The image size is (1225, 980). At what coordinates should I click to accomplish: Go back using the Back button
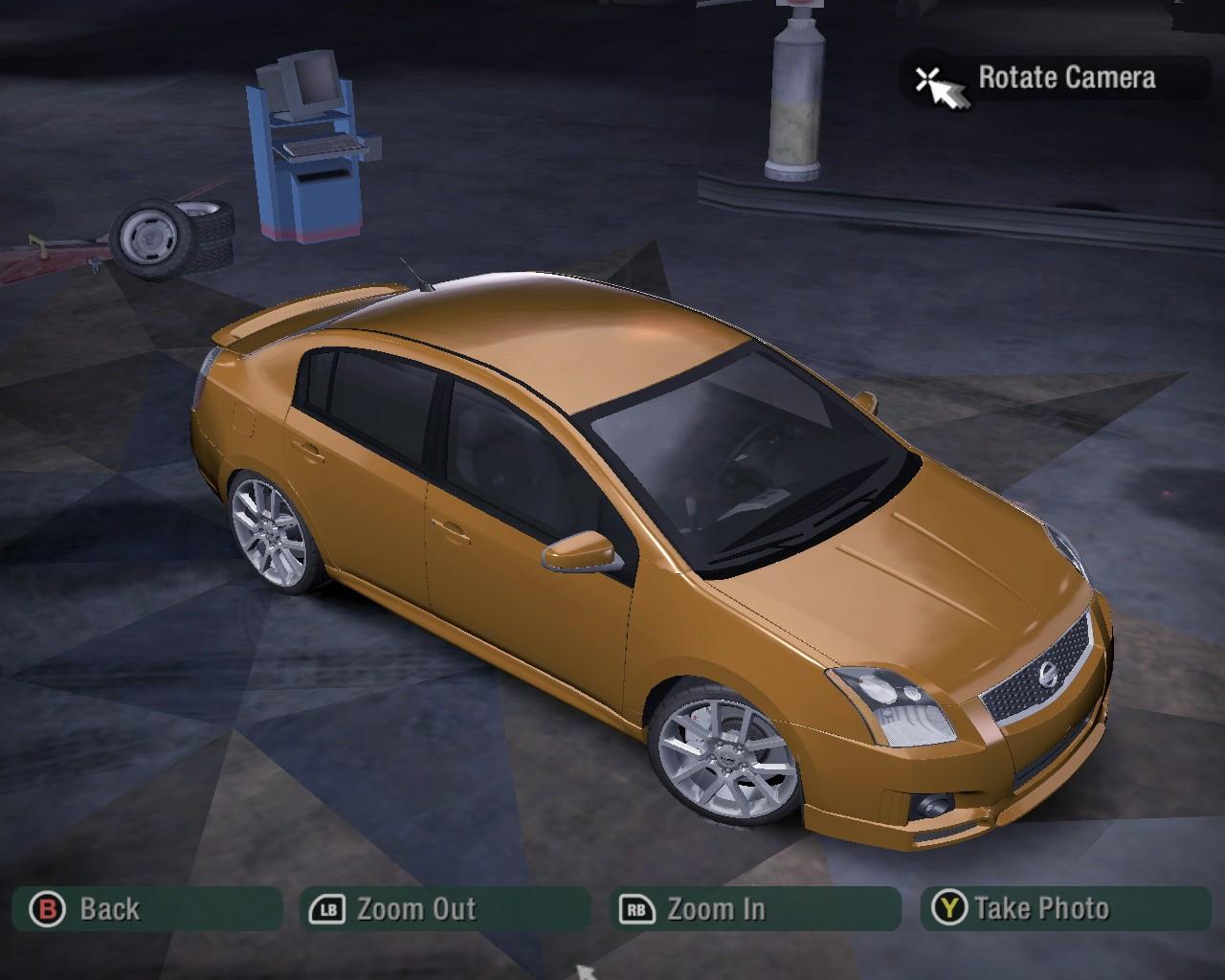tap(145, 908)
